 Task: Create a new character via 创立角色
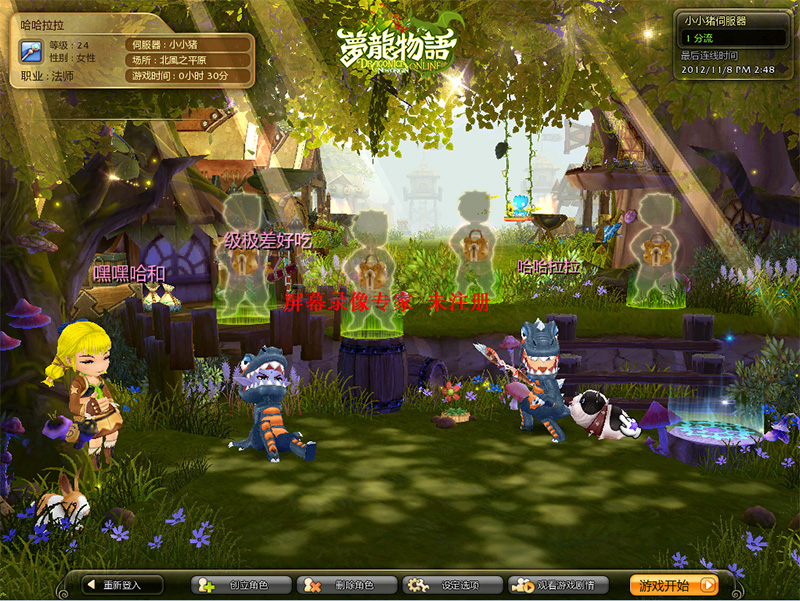(241, 585)
